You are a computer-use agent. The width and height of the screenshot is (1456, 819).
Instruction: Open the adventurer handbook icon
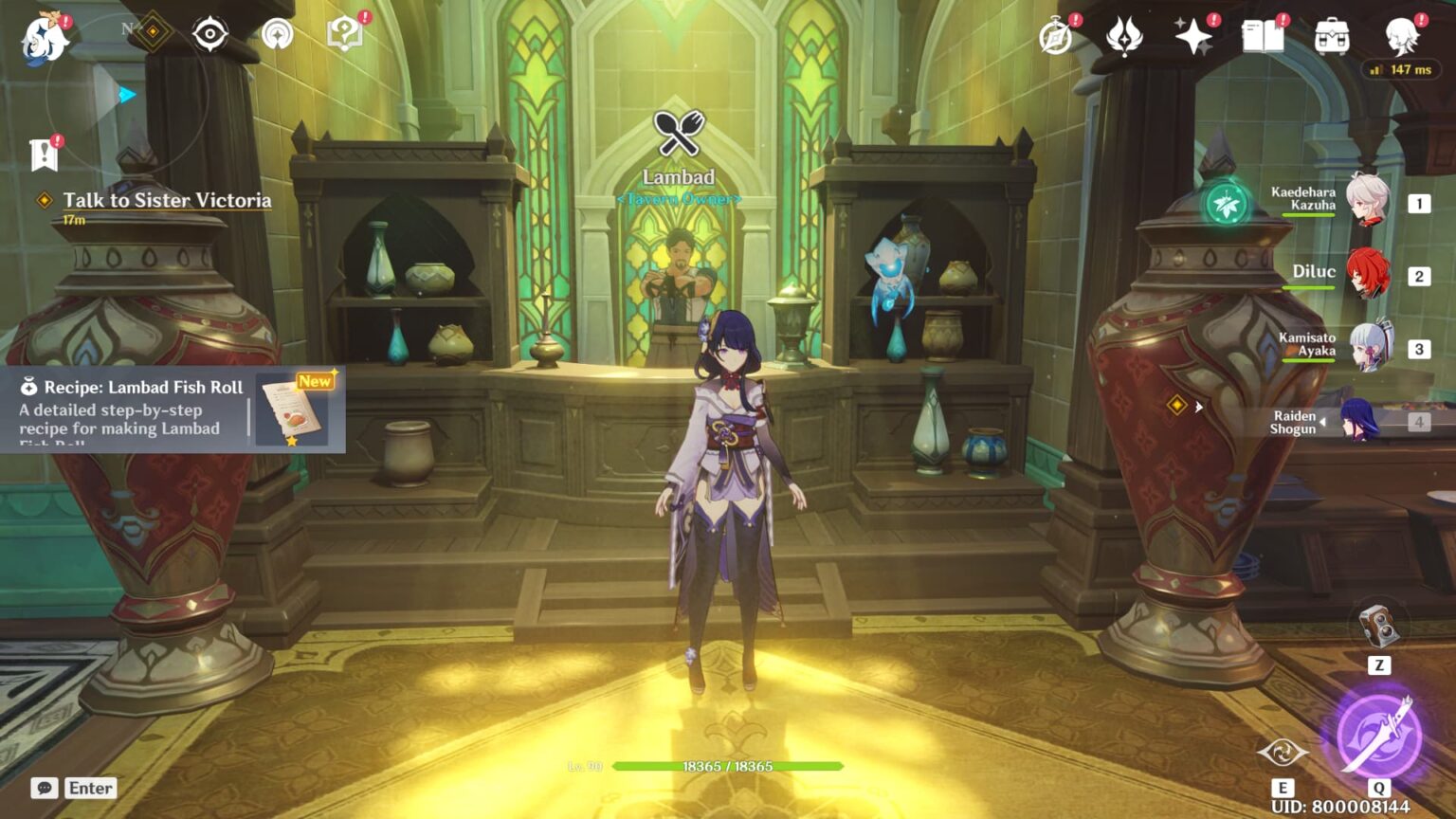point(1263,38)
